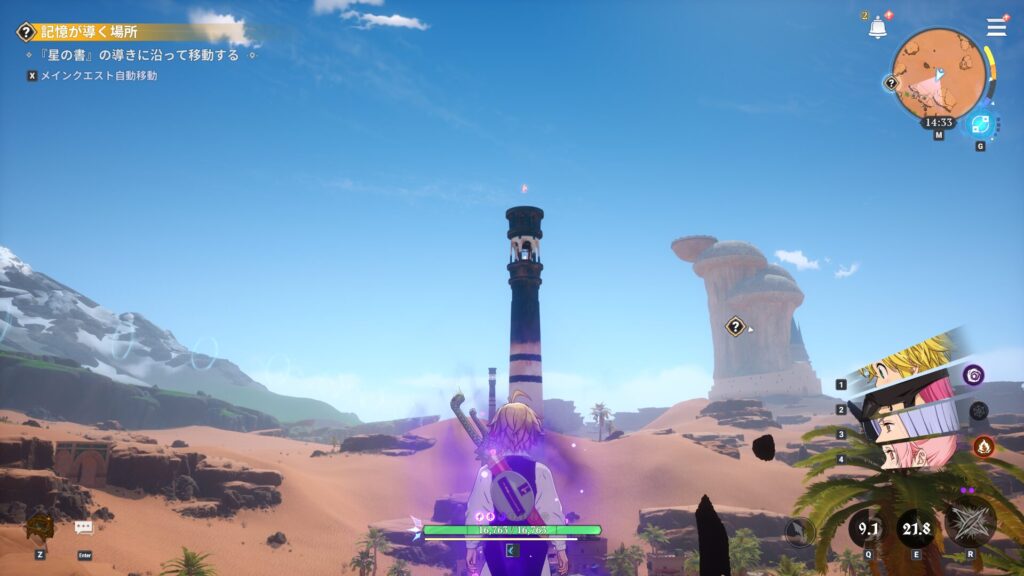1024x576 pixels.
Task: Click the small round dash icon
Action: [x=799, y=533]
